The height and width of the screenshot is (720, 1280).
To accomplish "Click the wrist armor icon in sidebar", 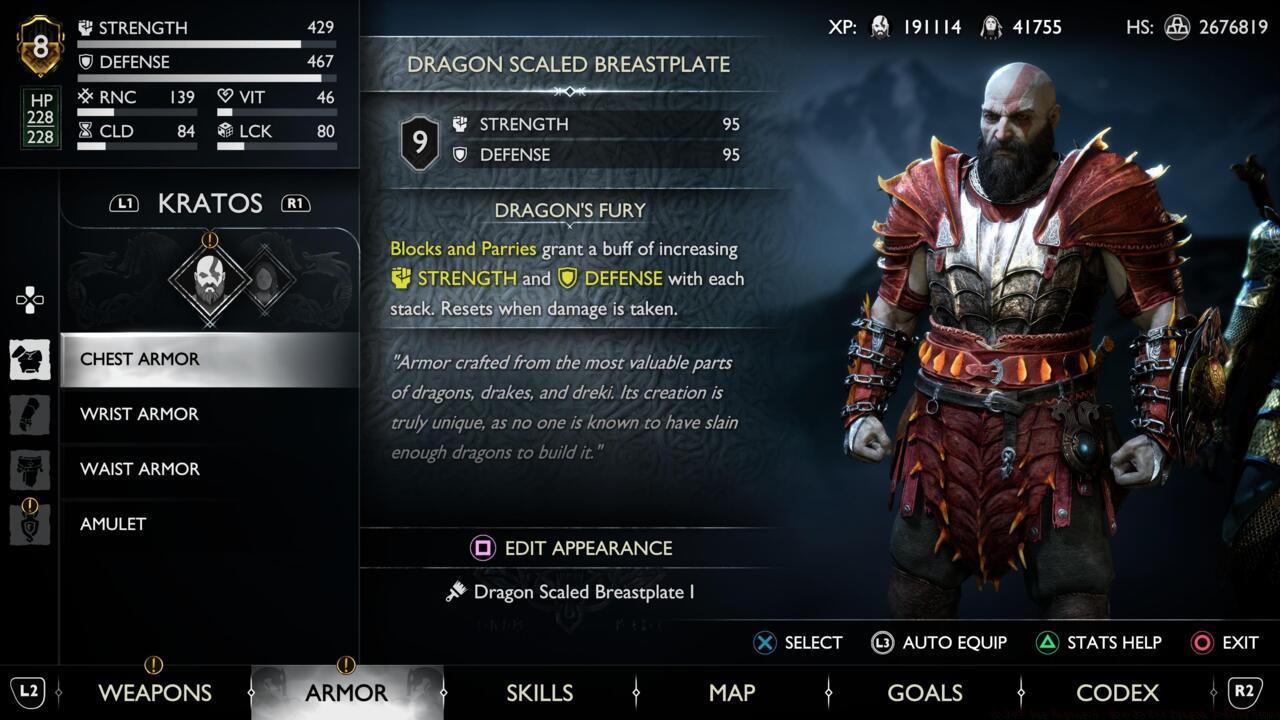I will point(30,415).
